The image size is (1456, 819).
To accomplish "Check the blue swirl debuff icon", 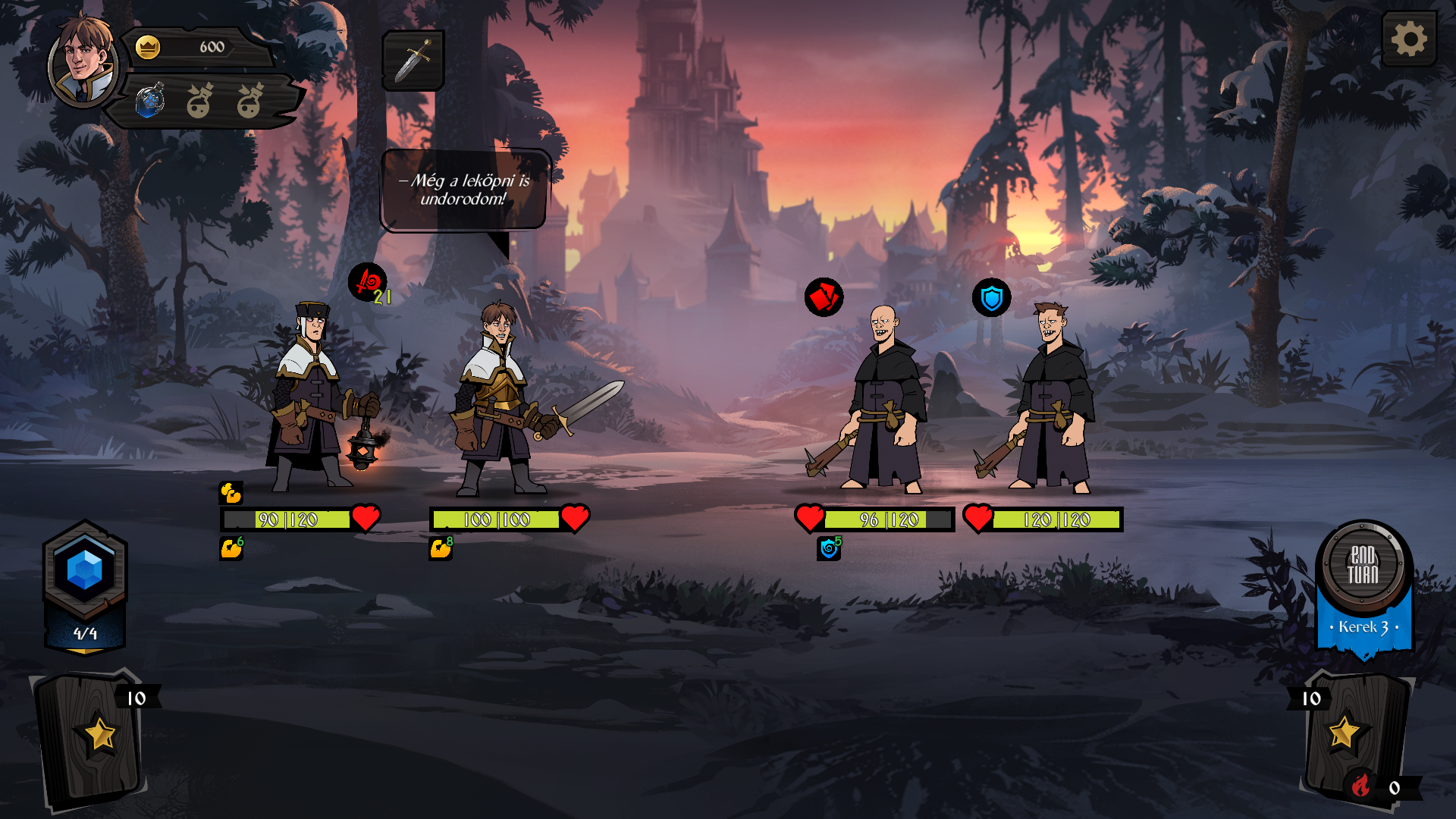I will click(829, 548).
